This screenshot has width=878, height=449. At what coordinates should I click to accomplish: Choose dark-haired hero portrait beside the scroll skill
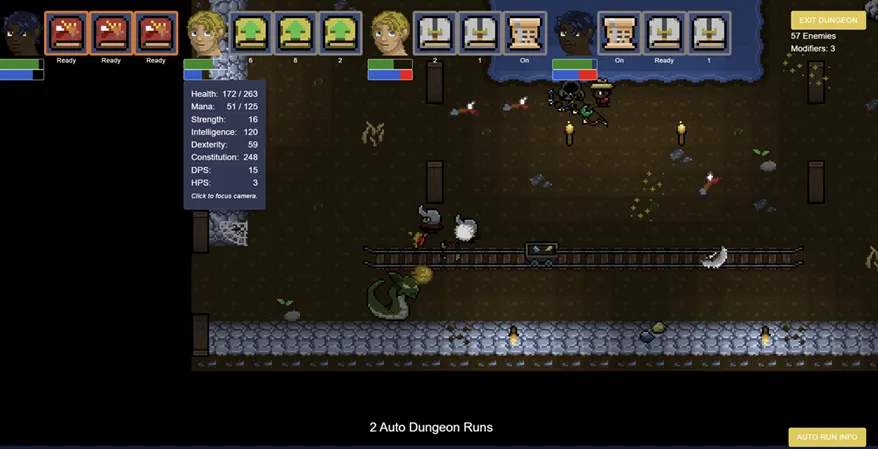pyautogui.click(x=574, y=34)
